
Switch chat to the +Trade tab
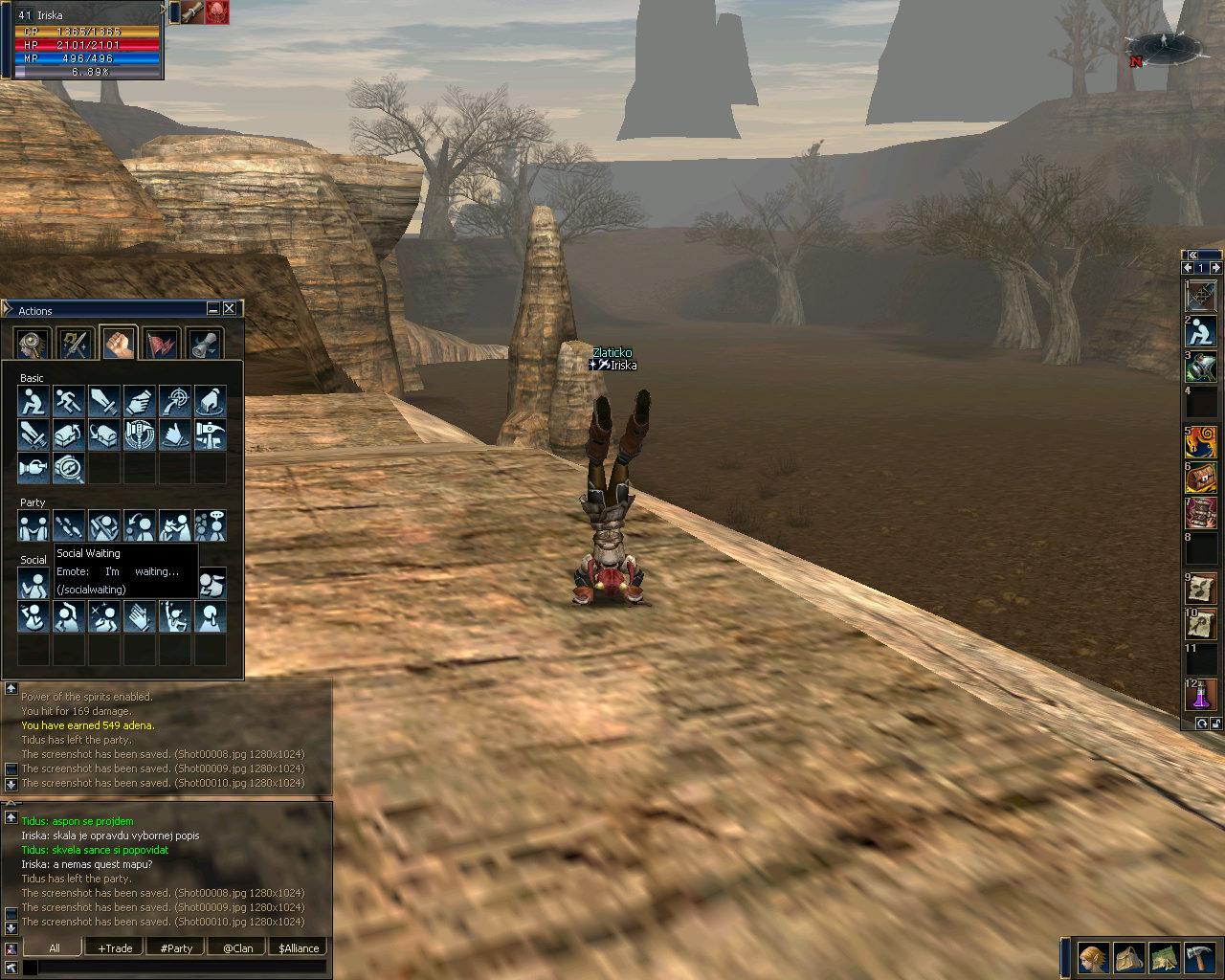click(x=115, y=948)
